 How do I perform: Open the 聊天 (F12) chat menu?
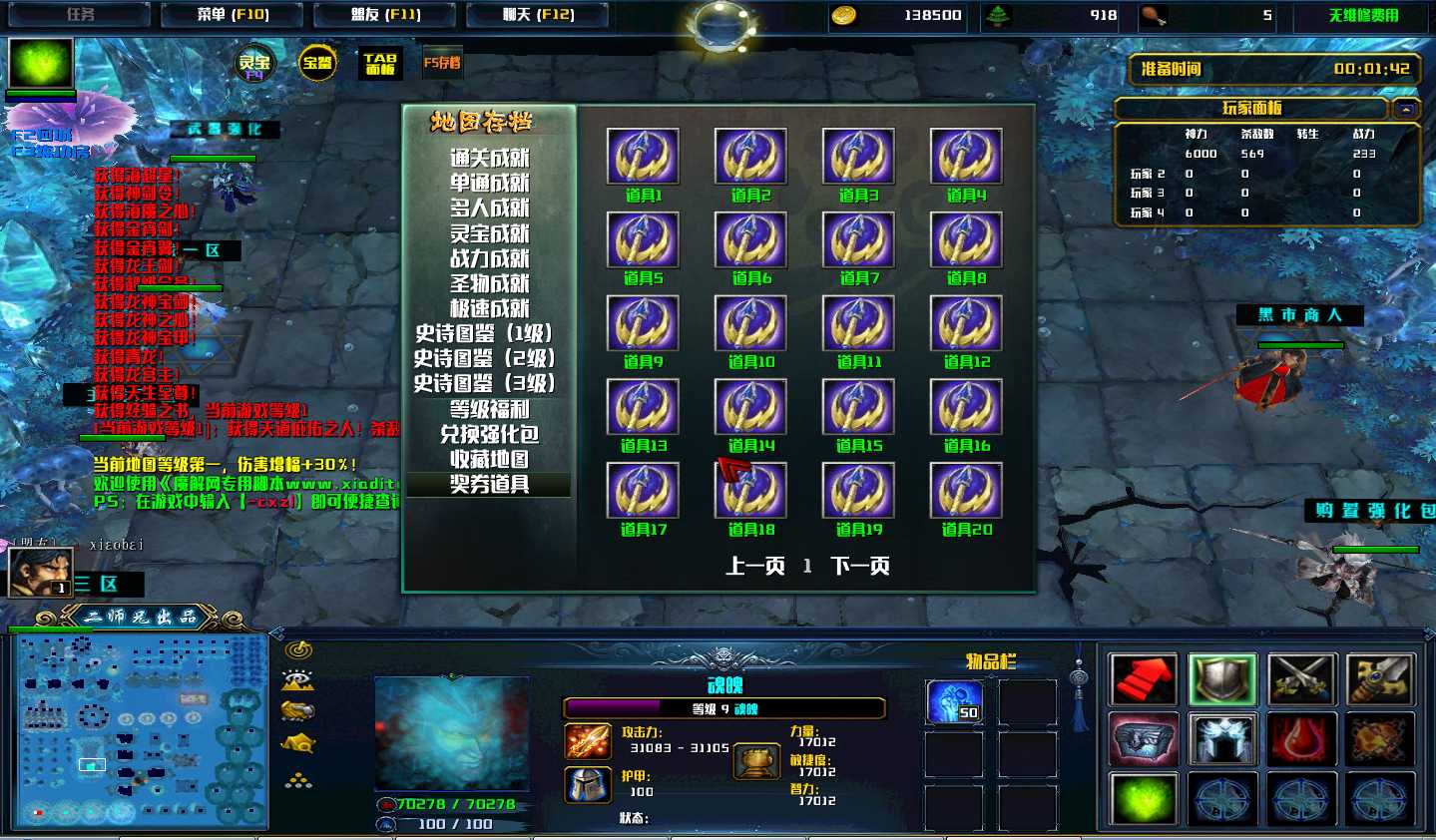point(538,15)
